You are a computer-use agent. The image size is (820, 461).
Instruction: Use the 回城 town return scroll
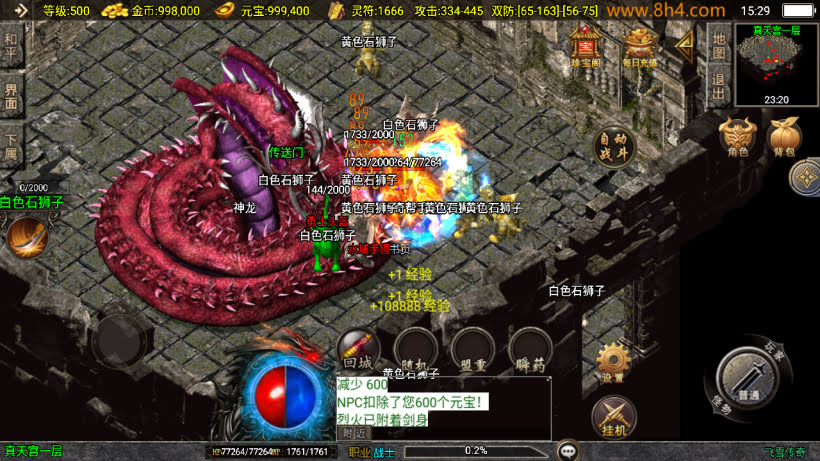click(x=358, y=350)
